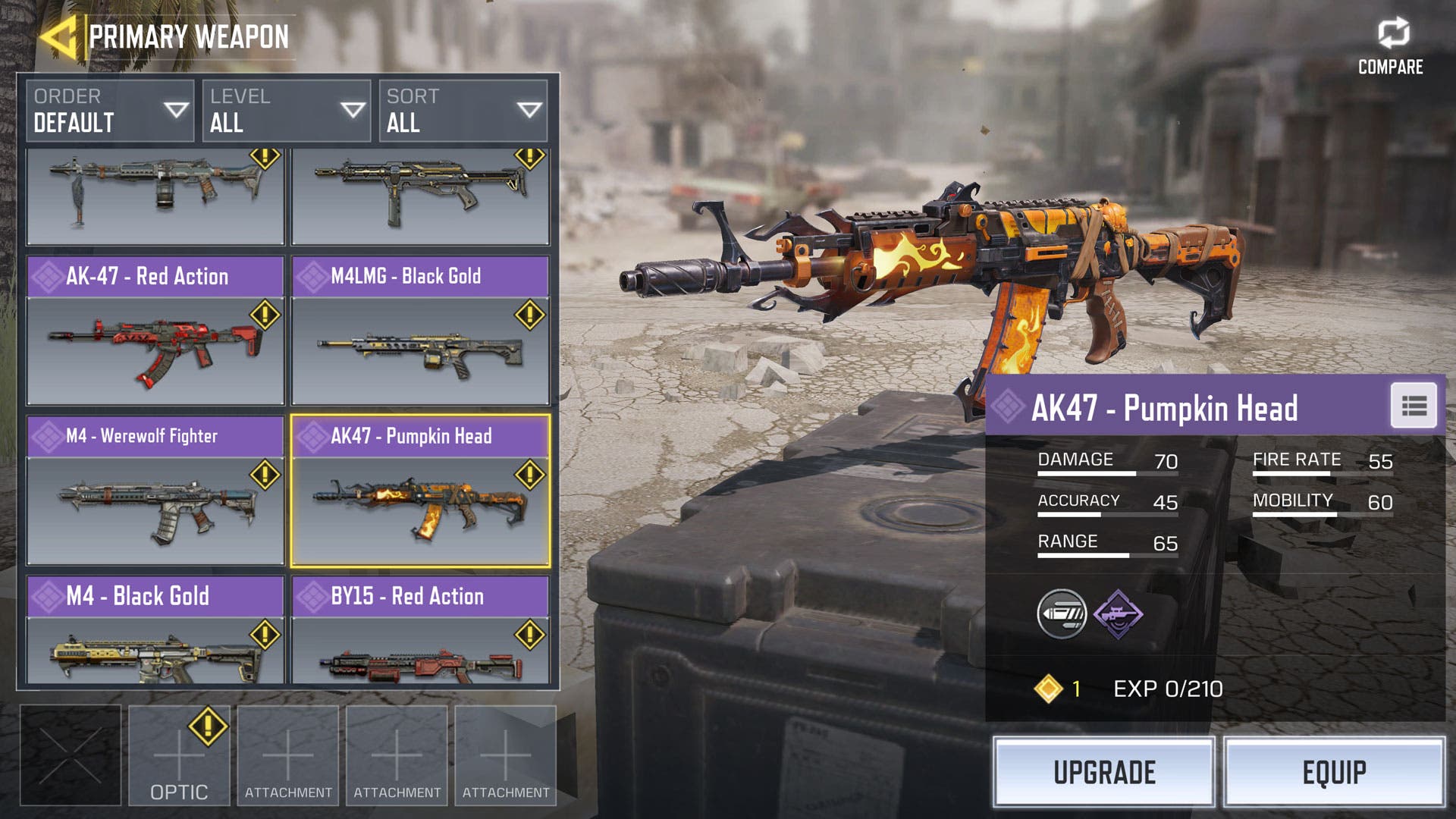Open the Level filter dropdown
This screenshot has width=1456, height=819.
pyautogui.click(x=287, y=111)
